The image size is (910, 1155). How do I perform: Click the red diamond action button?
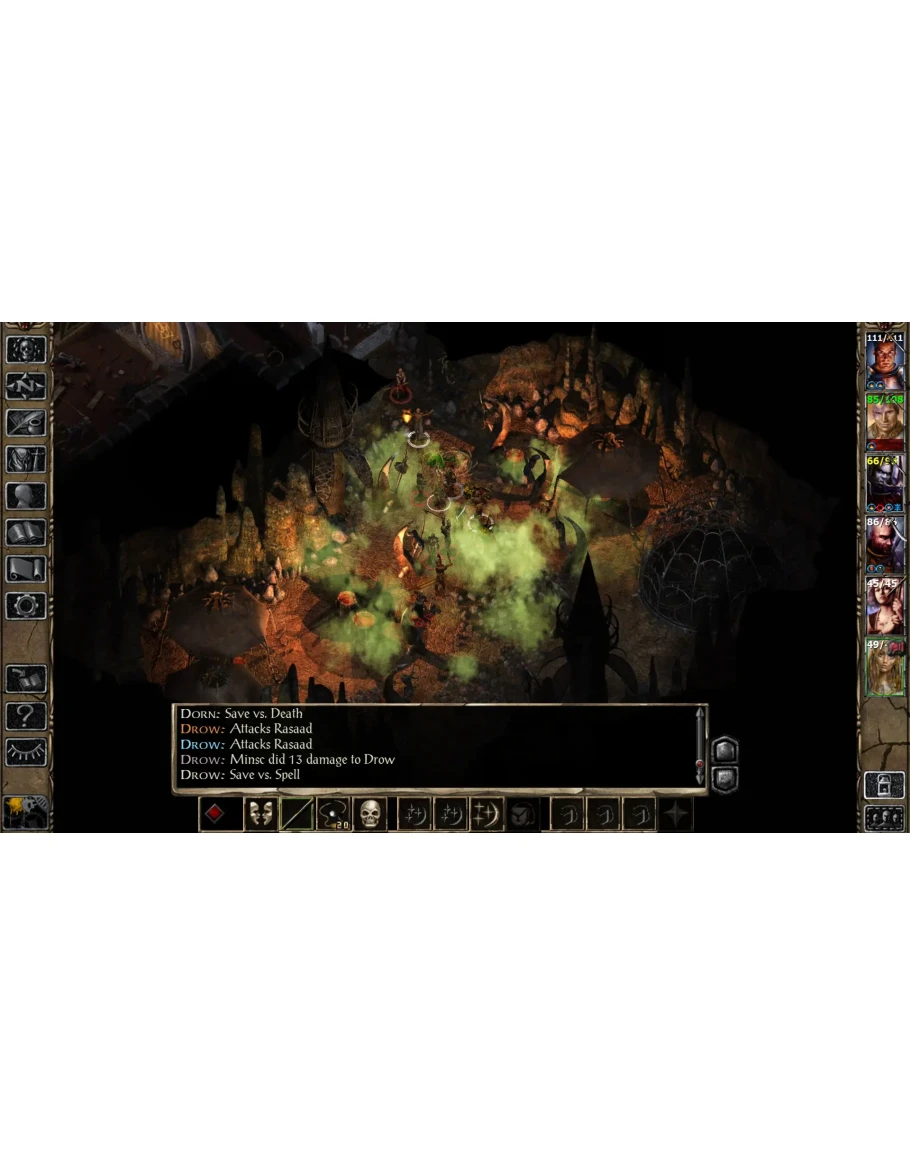(214, 814)
